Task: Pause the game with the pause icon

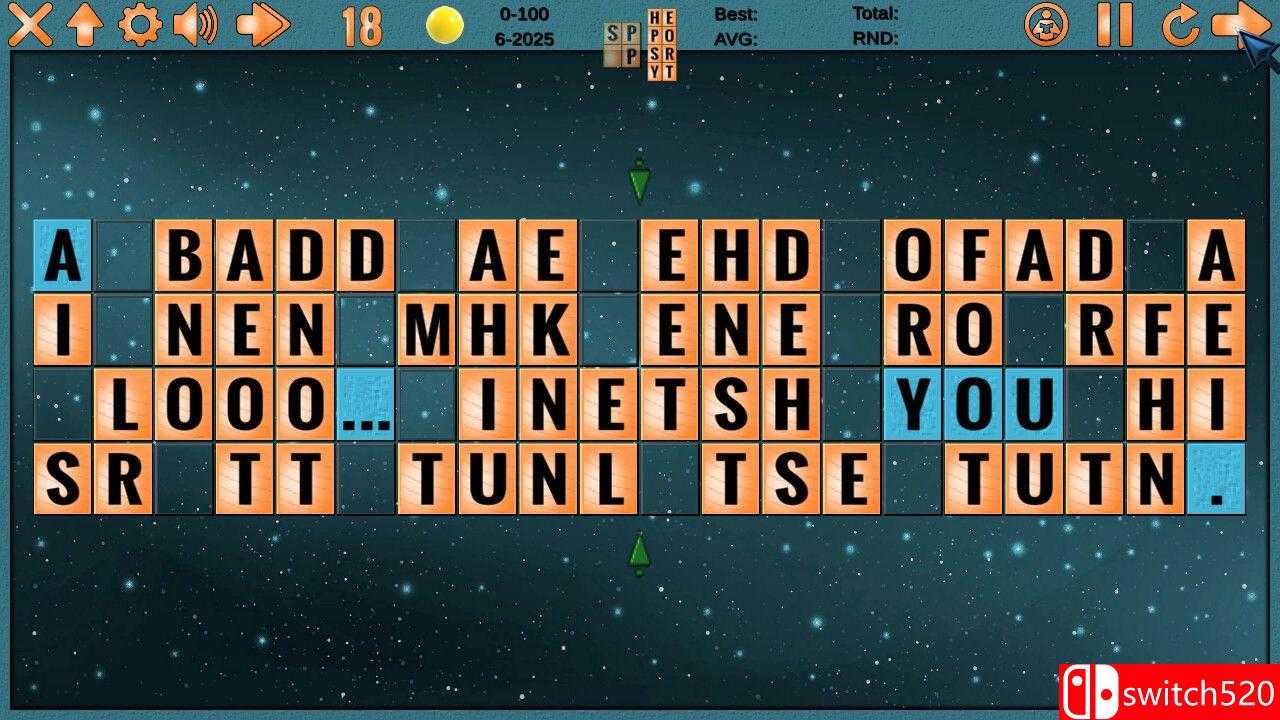Action: click(x=1113, y=25)
